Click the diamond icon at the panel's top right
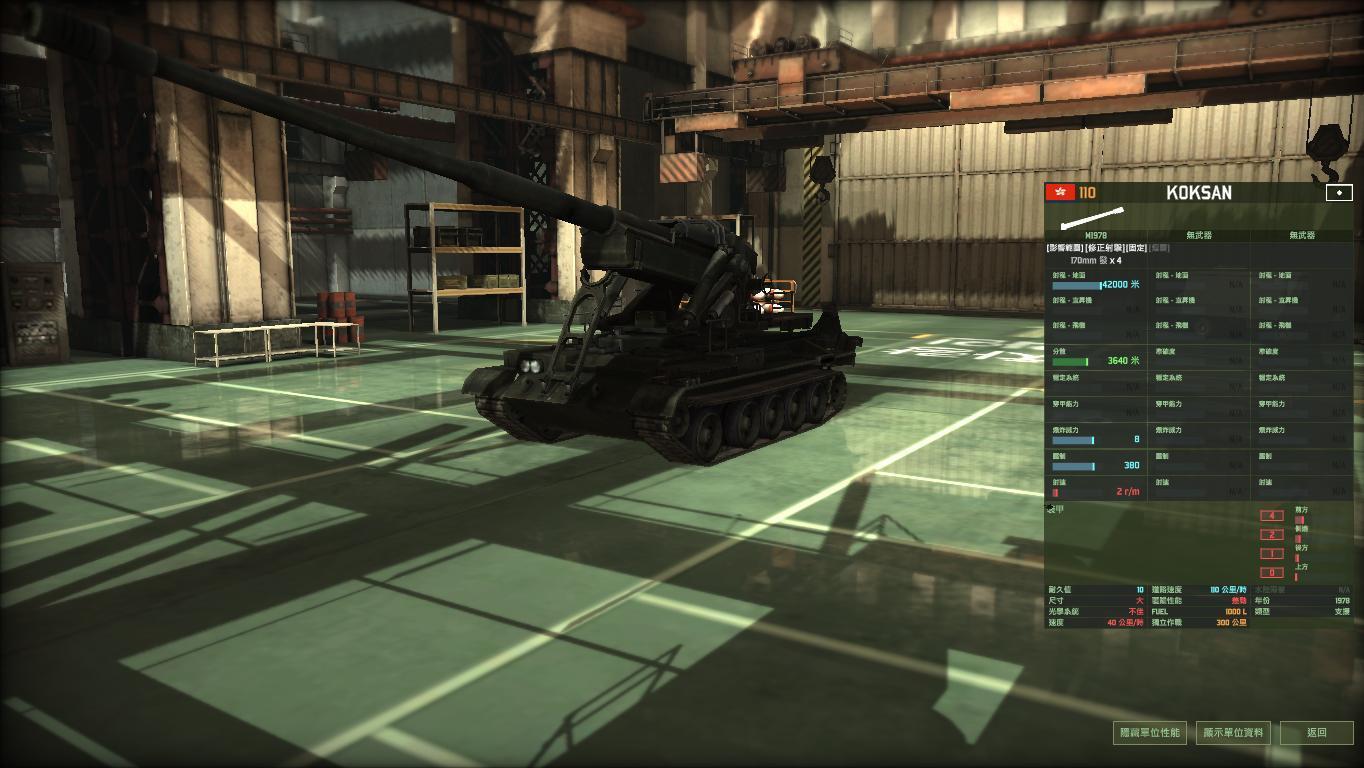This screenshot has height=768, width=1364. coord(1341,192)
